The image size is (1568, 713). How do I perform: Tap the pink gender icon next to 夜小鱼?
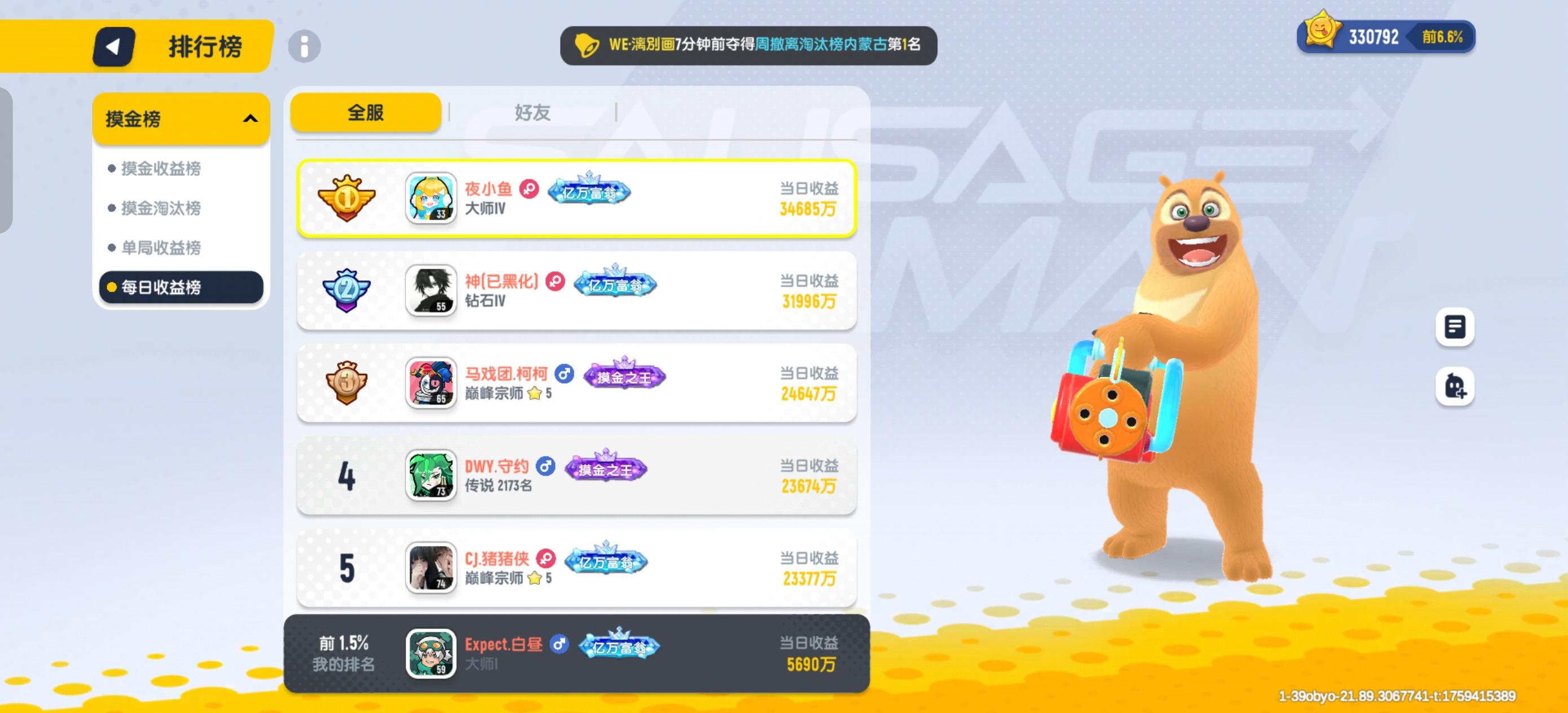coord(528,190)
